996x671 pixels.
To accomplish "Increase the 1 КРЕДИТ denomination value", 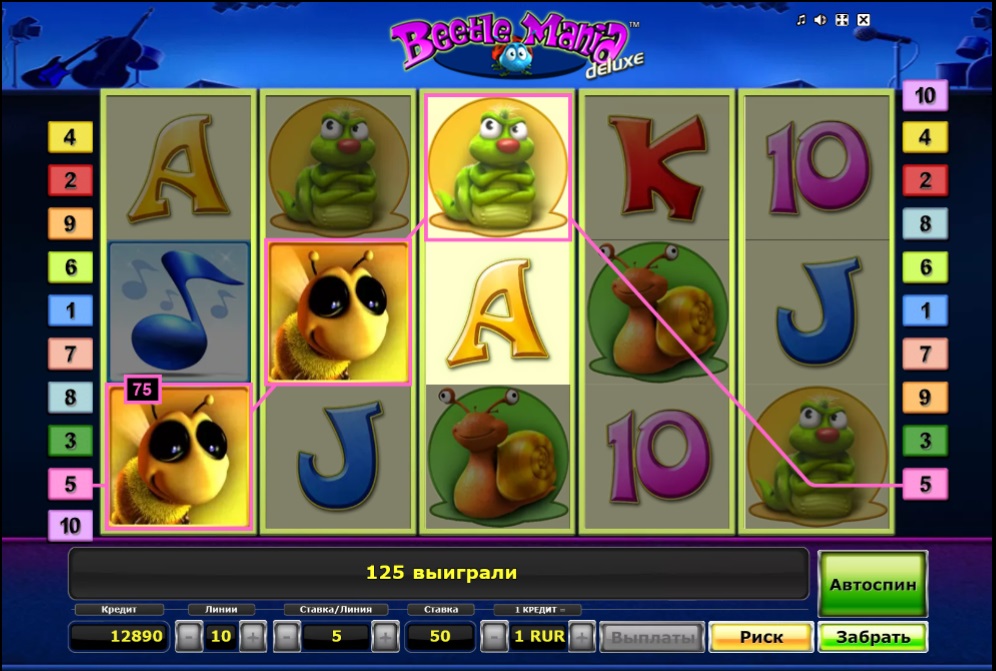I will (x=582, y=637).
